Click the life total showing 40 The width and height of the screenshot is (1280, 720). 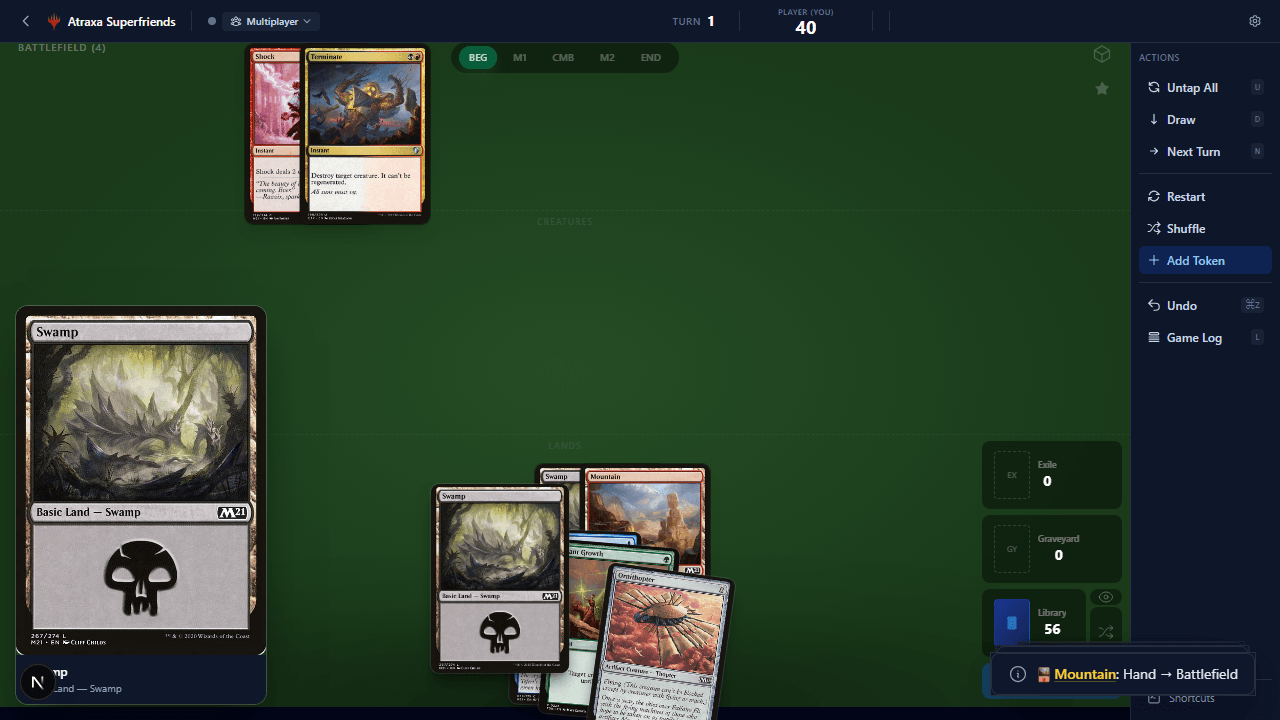(806, 27)
